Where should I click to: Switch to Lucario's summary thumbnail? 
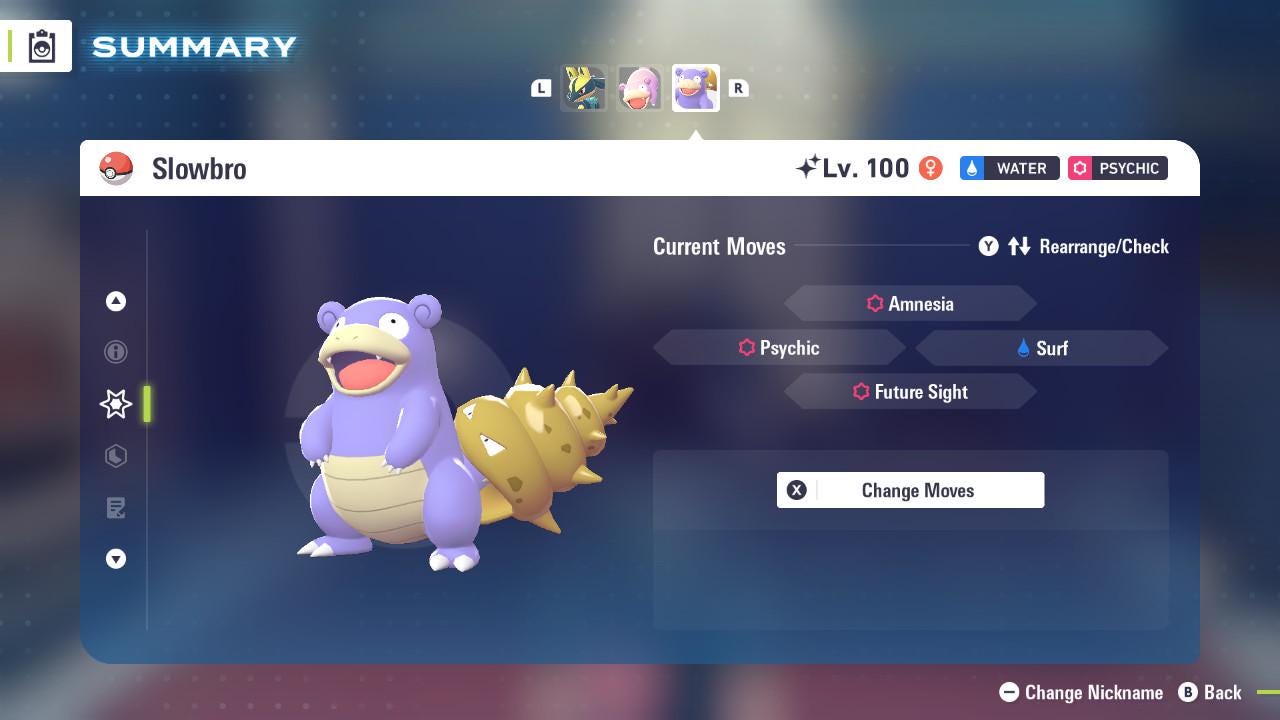tap(585, 88)
